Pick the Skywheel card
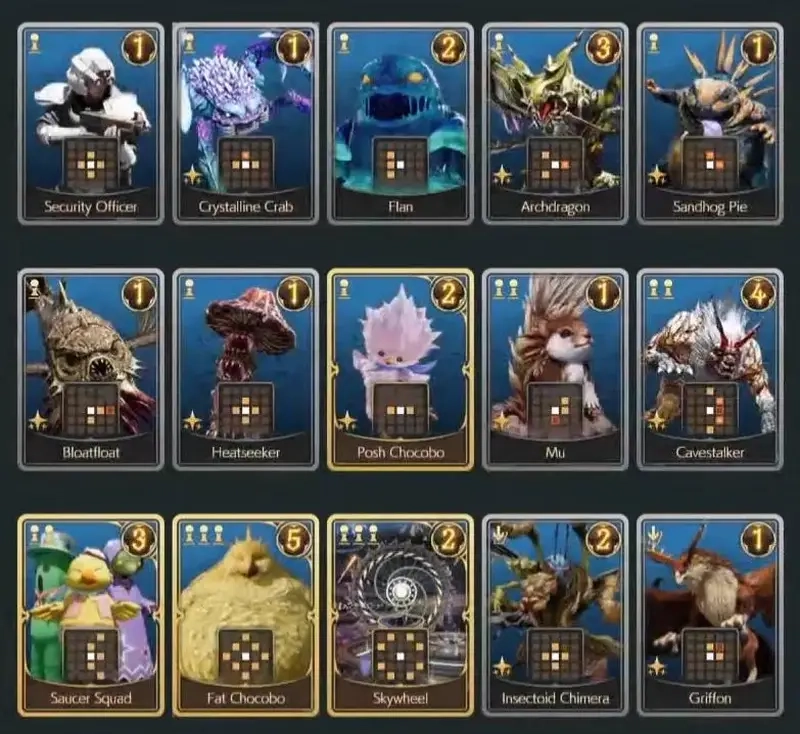 [x=400, y=615]
